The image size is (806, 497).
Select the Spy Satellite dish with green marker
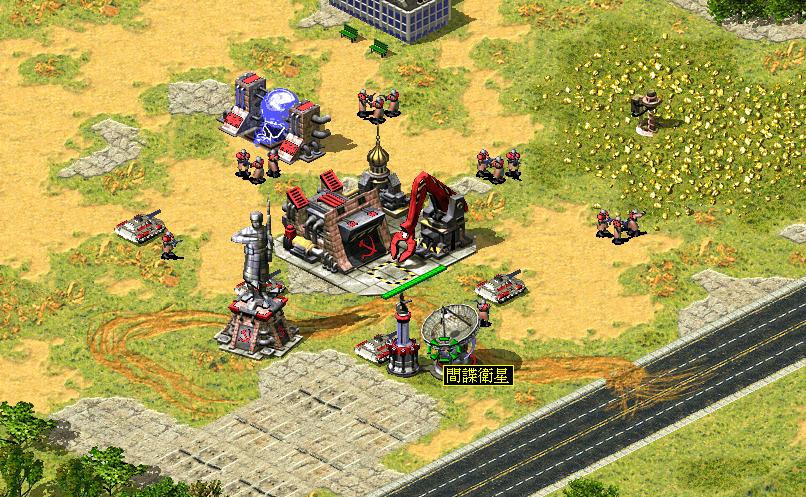tap(449, 332)
